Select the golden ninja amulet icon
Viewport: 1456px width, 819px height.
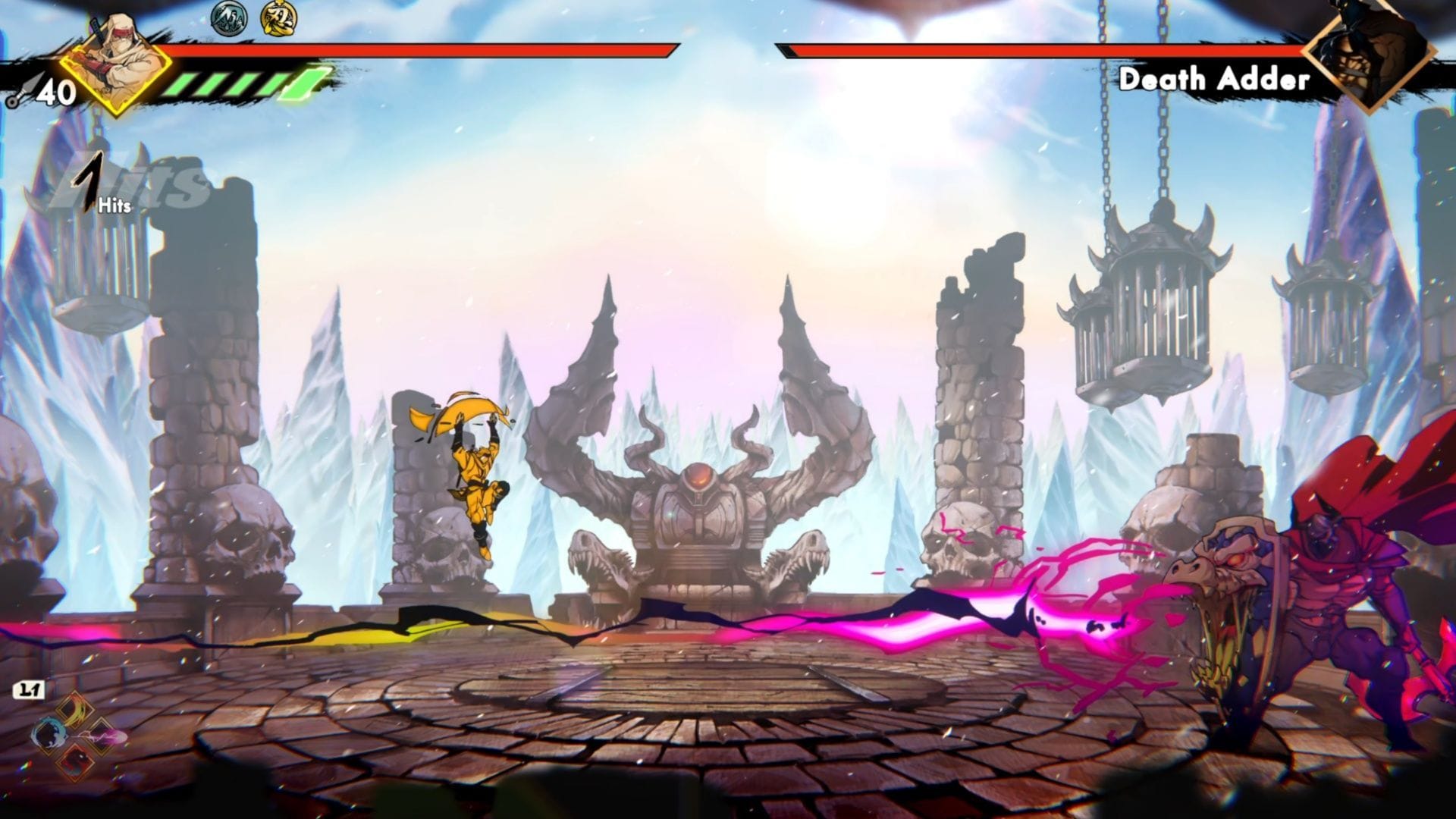(278, 18)
